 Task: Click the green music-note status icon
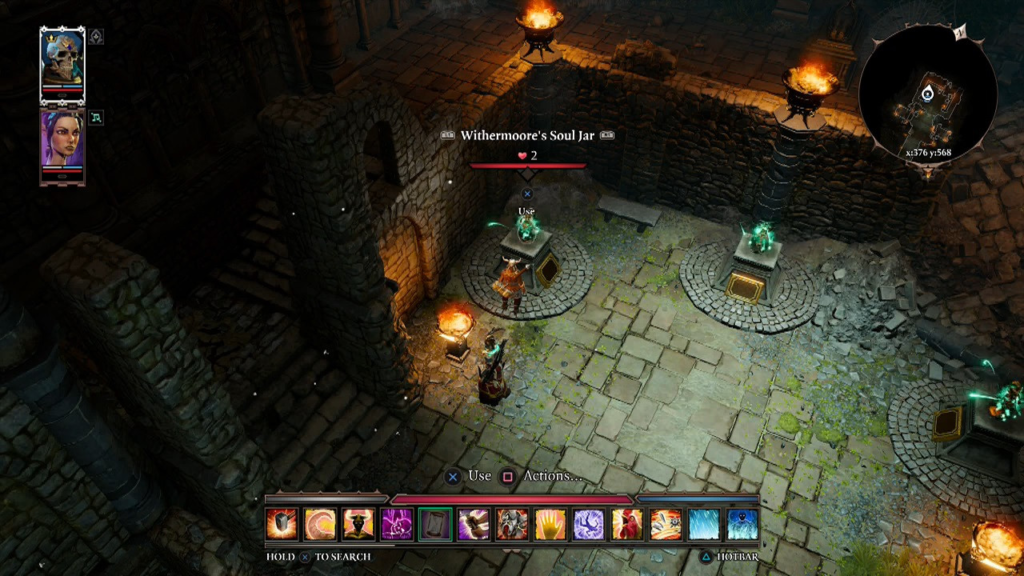(x=96, y=117)
